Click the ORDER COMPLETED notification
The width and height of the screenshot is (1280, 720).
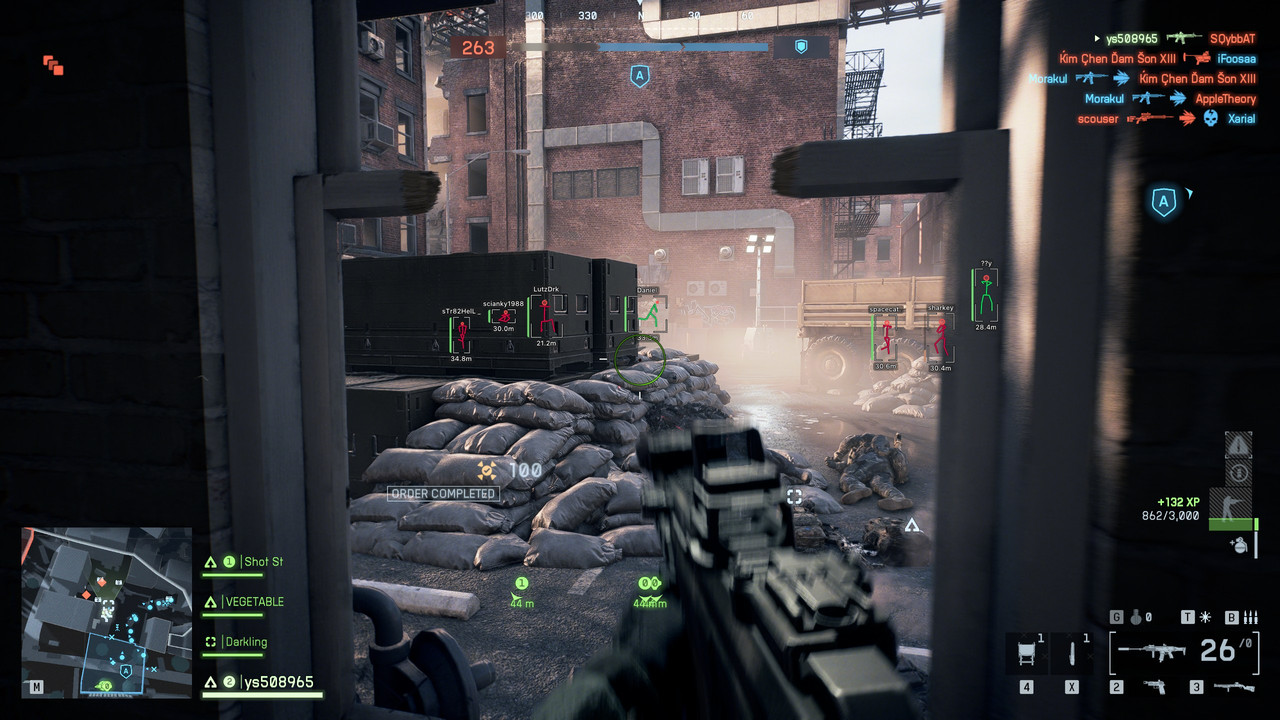(x=443, y=494)
